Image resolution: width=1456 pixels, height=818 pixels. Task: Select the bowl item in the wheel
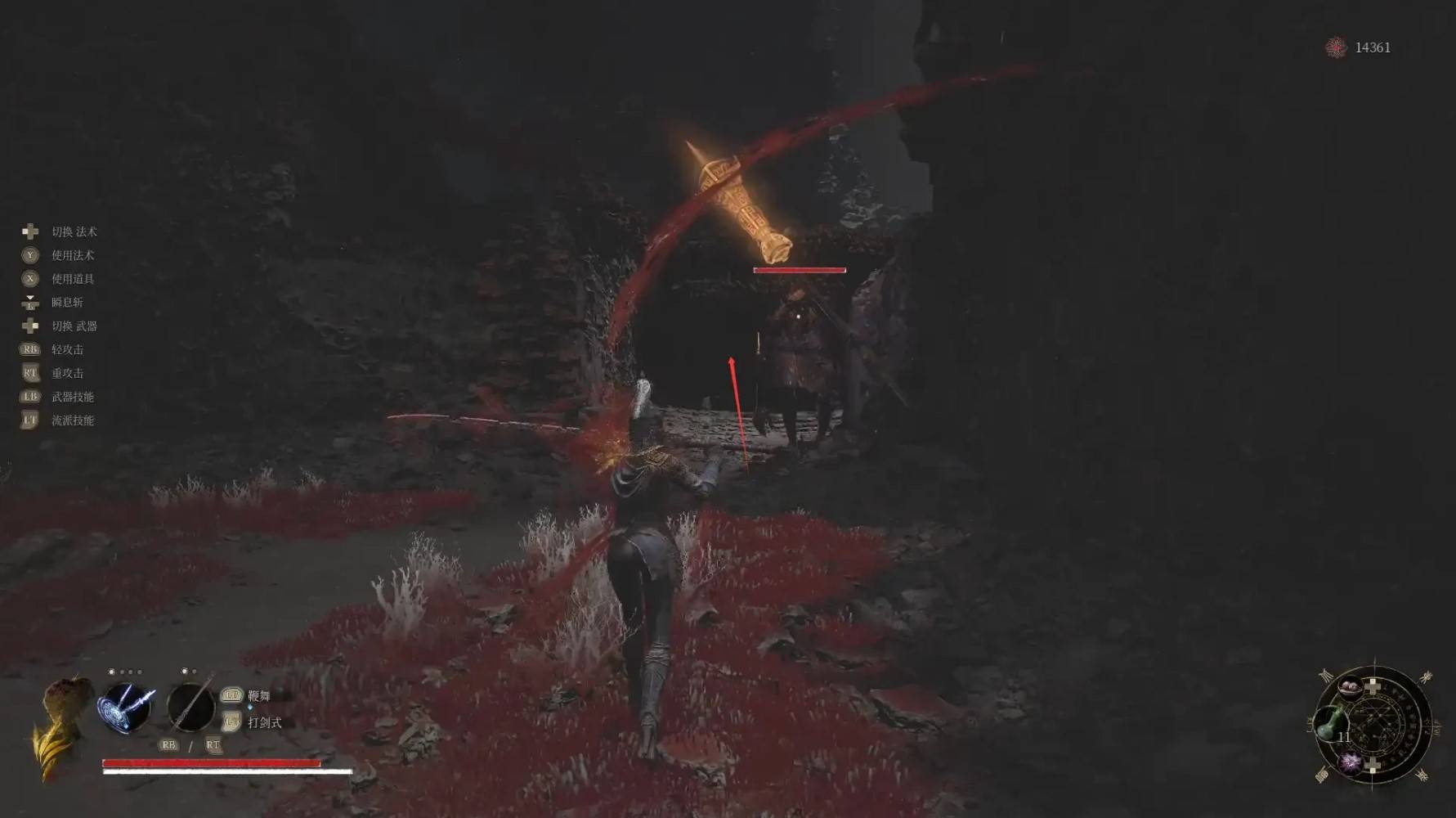[1350, 686]
